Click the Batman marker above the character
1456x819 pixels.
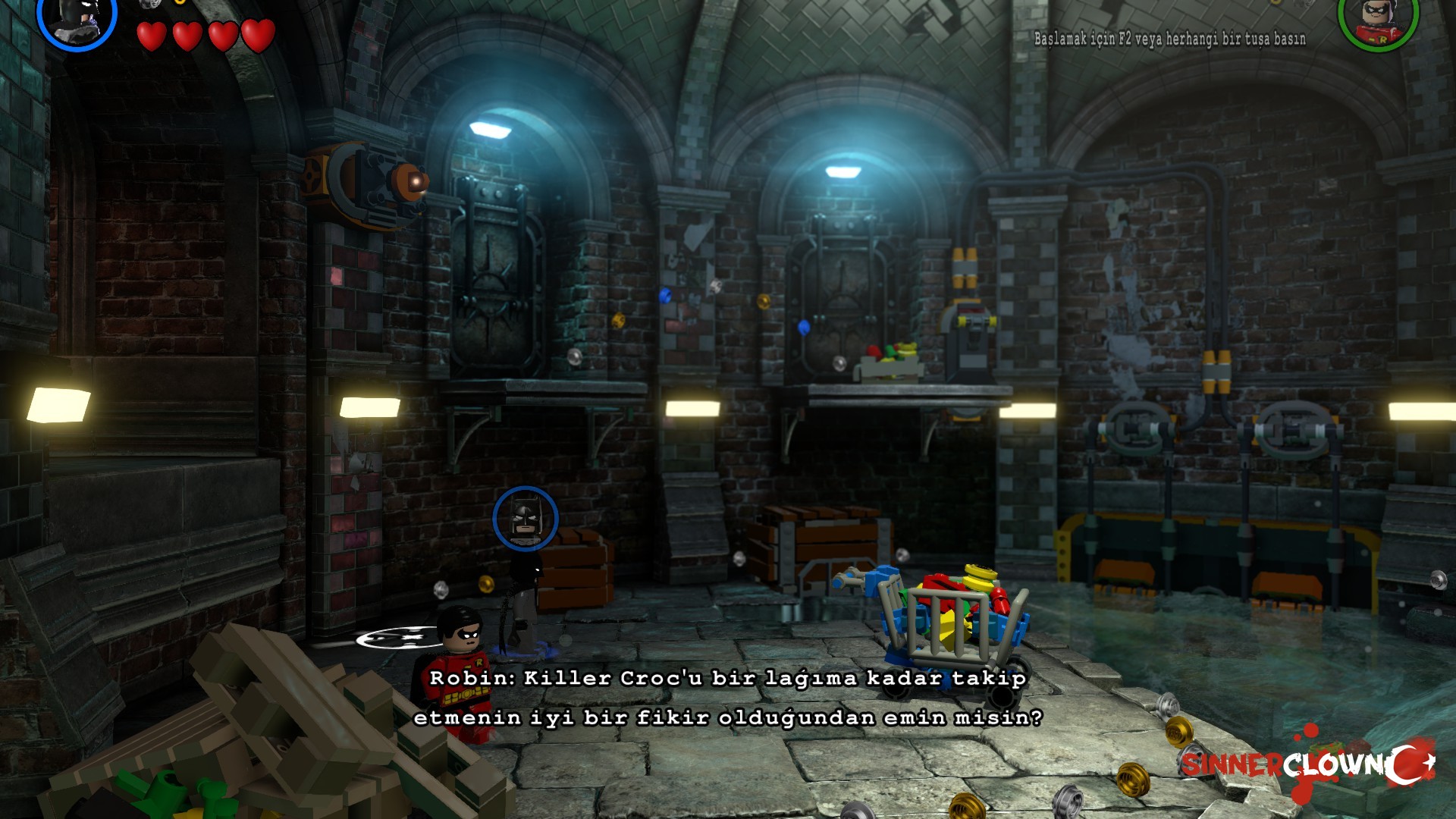point(525,519)
